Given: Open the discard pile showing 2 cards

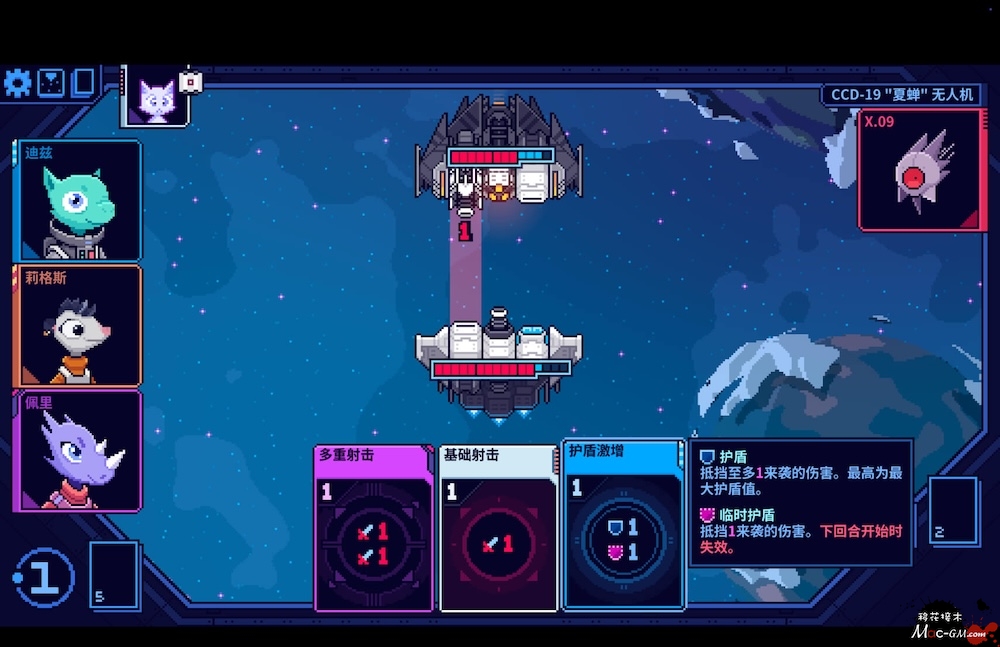Looking at the screenshot, I should [x=952, y=510].
